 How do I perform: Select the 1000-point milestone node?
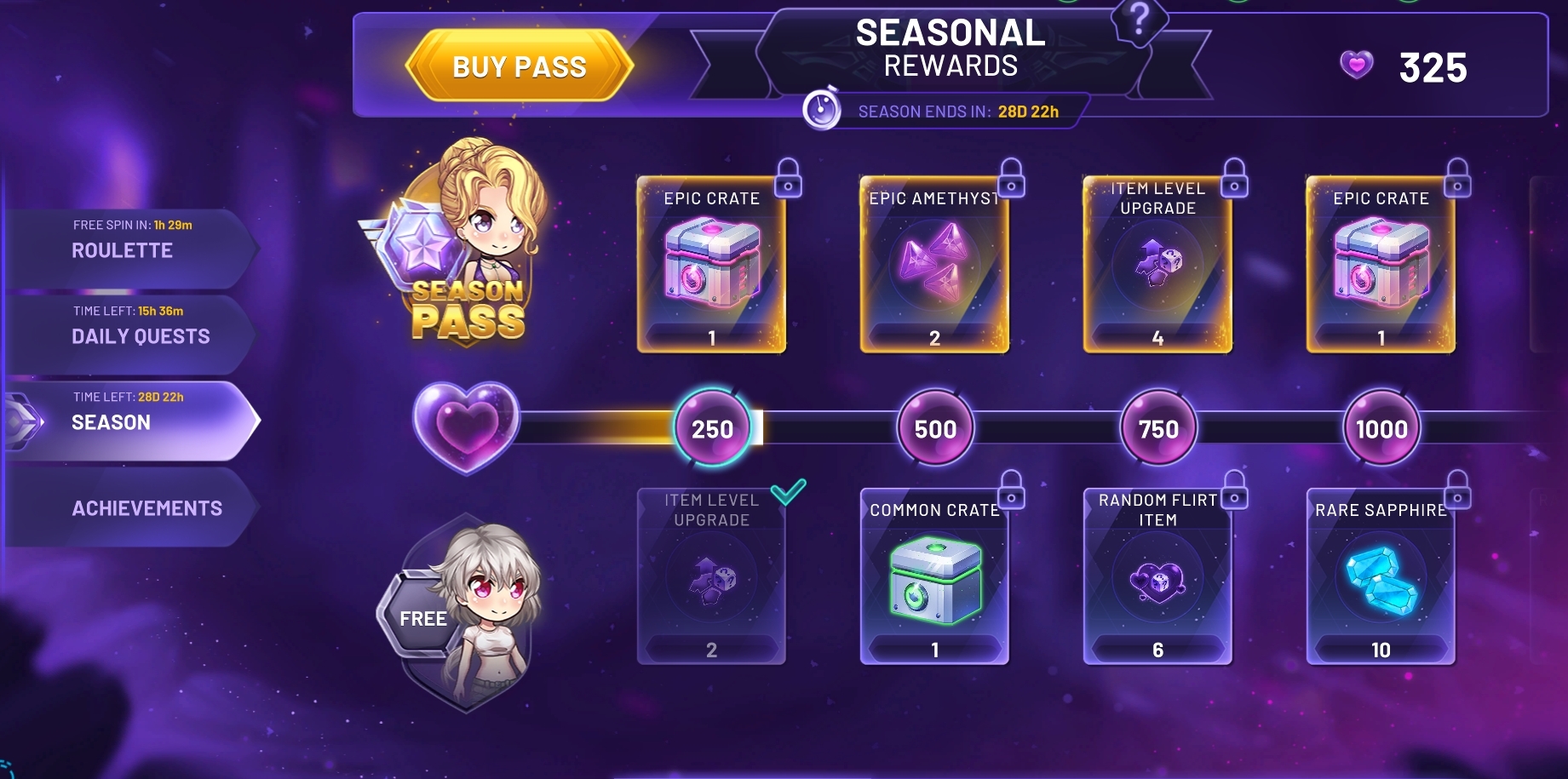coord(1381,428)
